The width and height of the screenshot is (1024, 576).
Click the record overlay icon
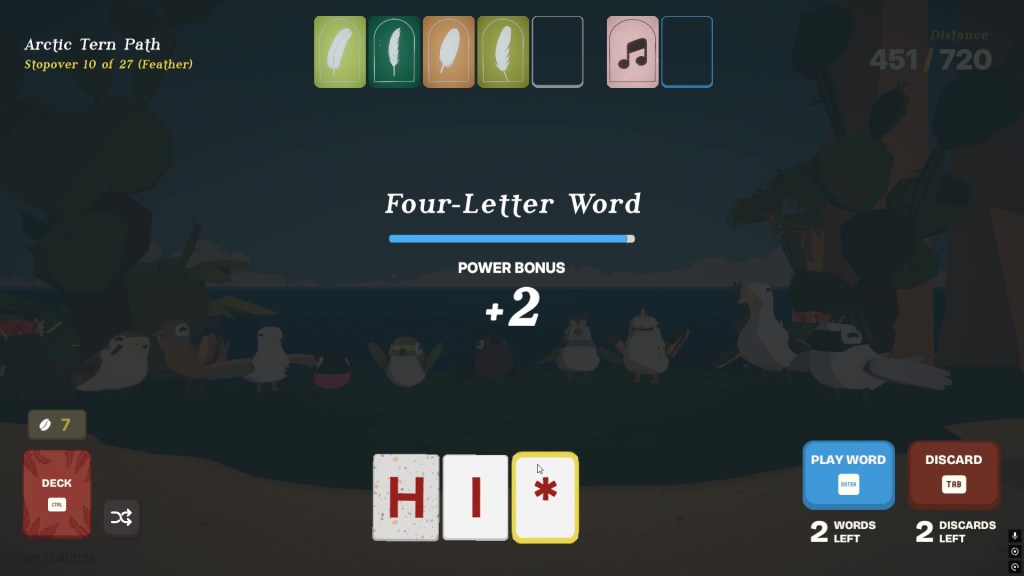click(1014, 551)
